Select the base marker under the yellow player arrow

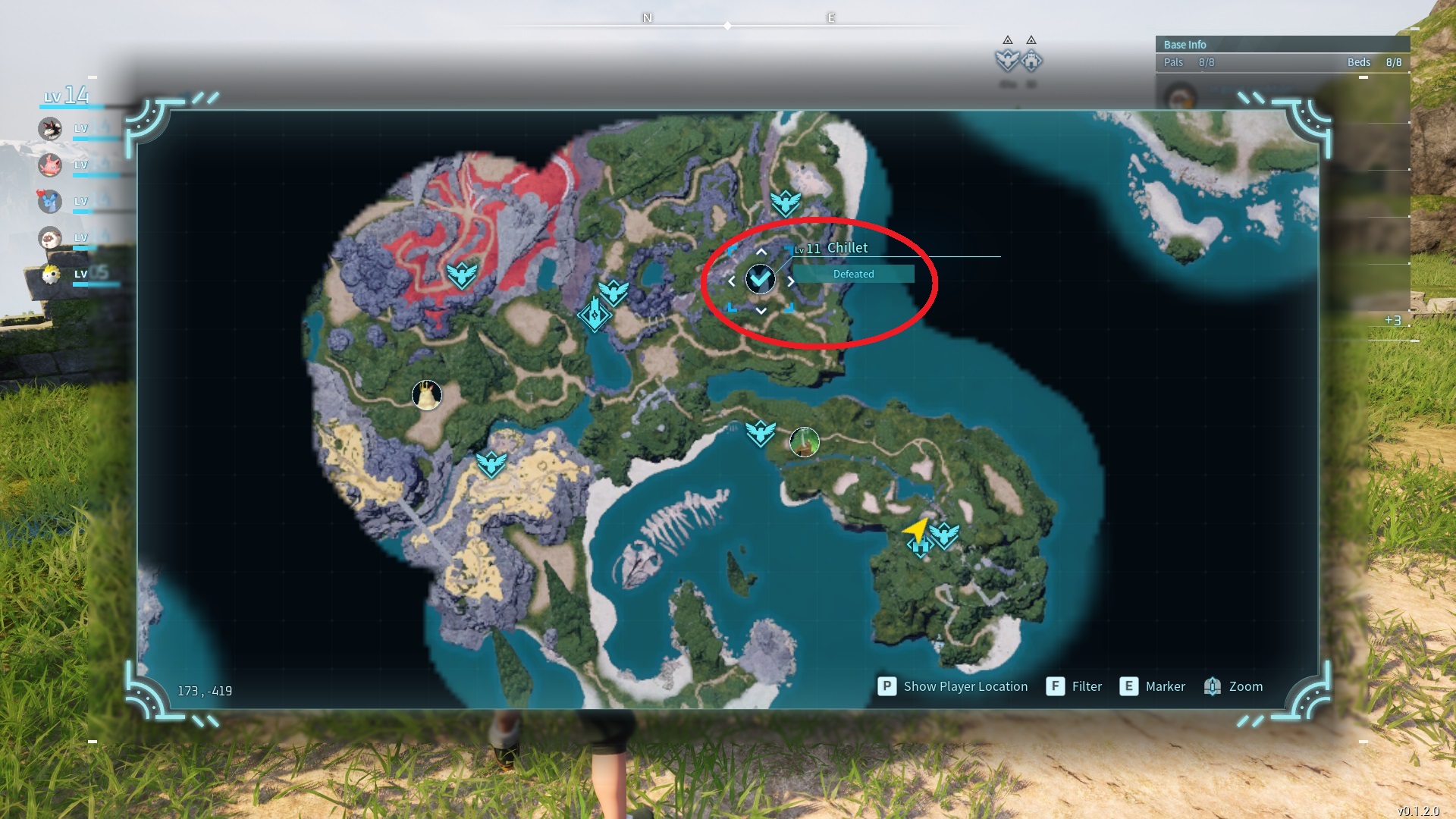[x=920, y=548]
